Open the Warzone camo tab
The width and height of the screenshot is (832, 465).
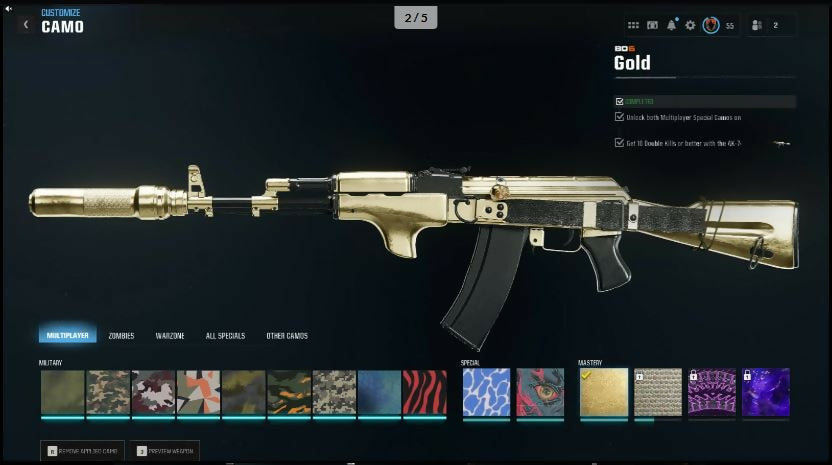[170, 336]
